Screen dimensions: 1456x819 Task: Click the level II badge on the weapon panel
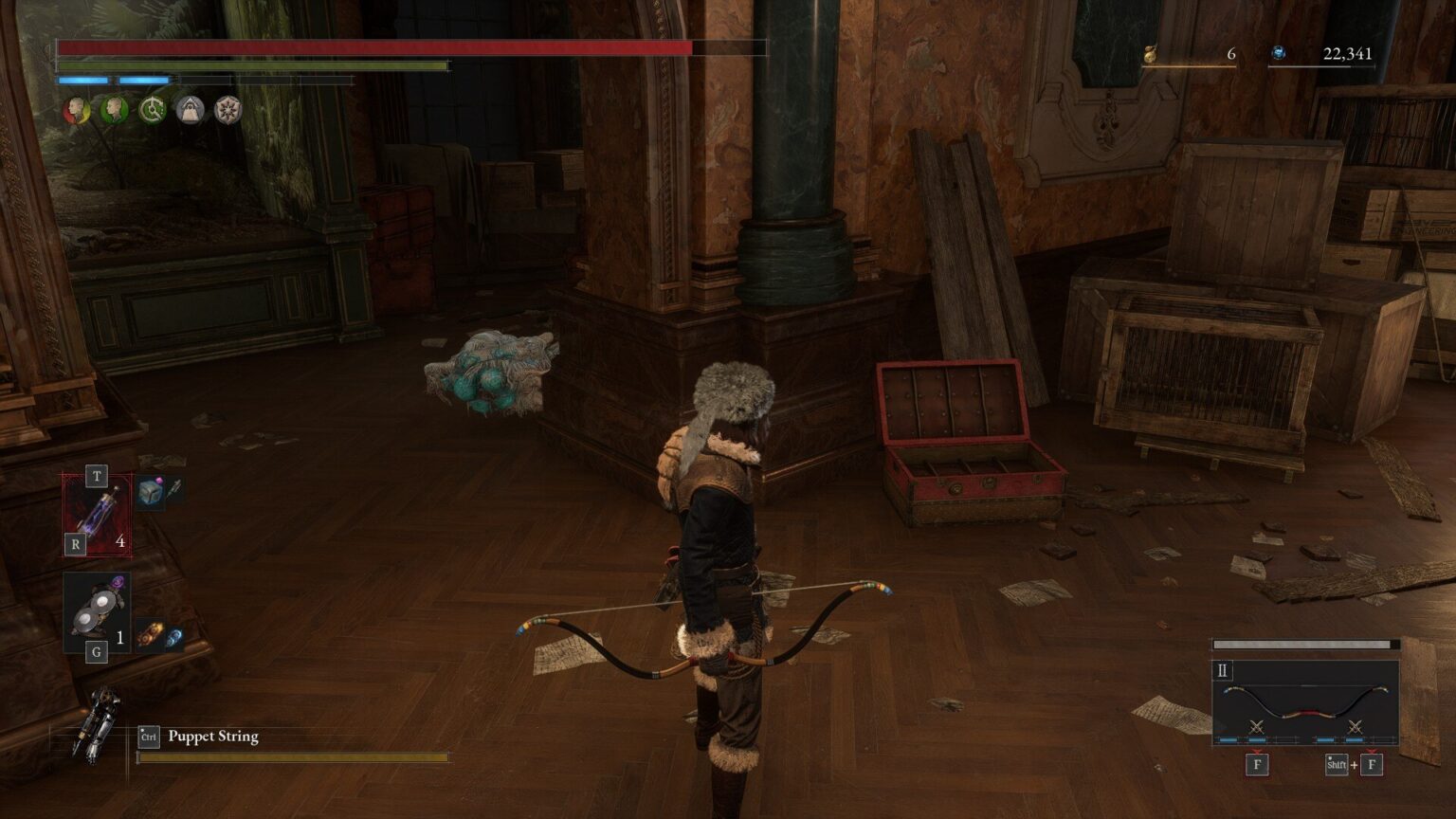click(1223, 670)
